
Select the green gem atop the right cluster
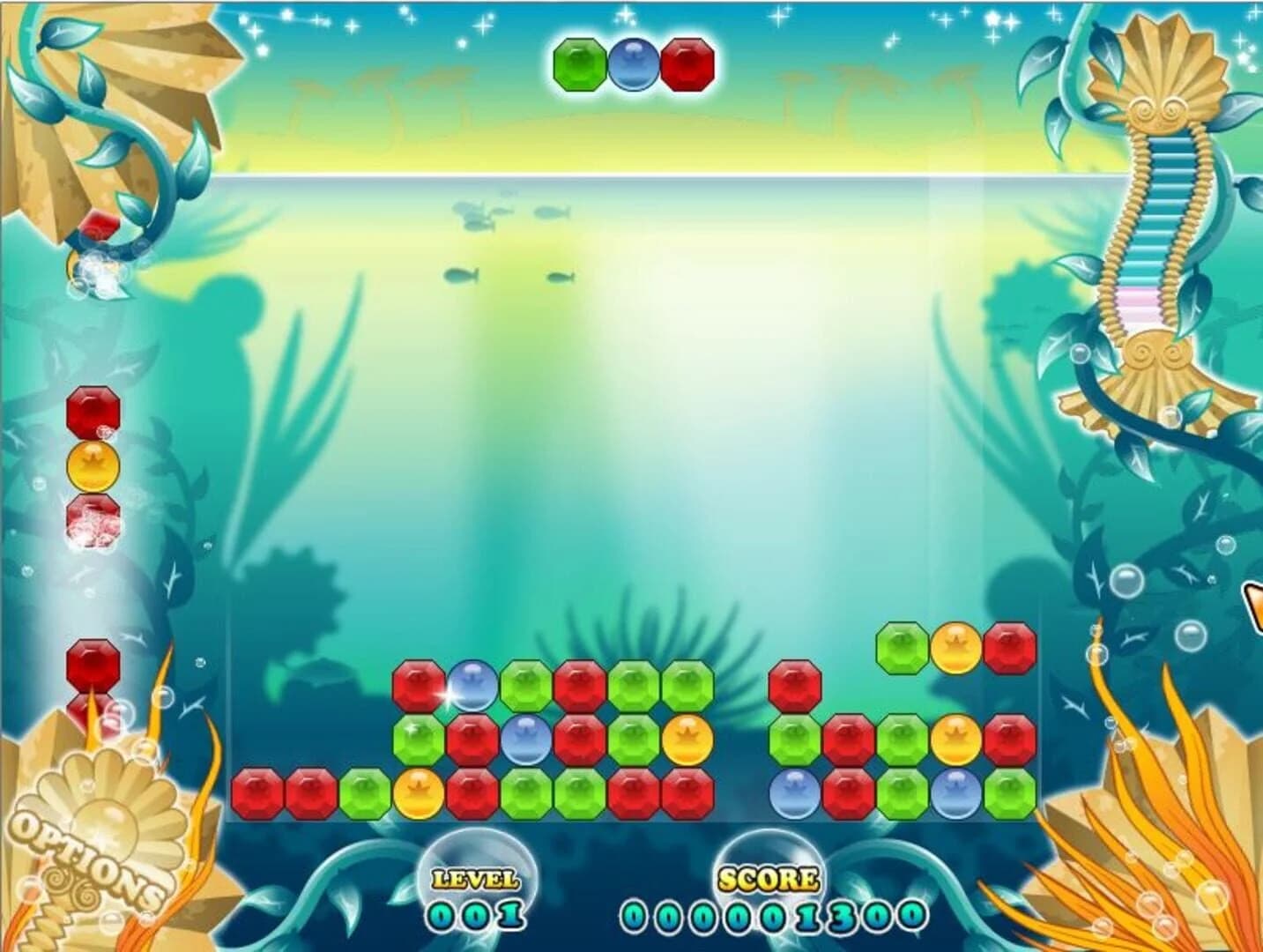[901, 648]
